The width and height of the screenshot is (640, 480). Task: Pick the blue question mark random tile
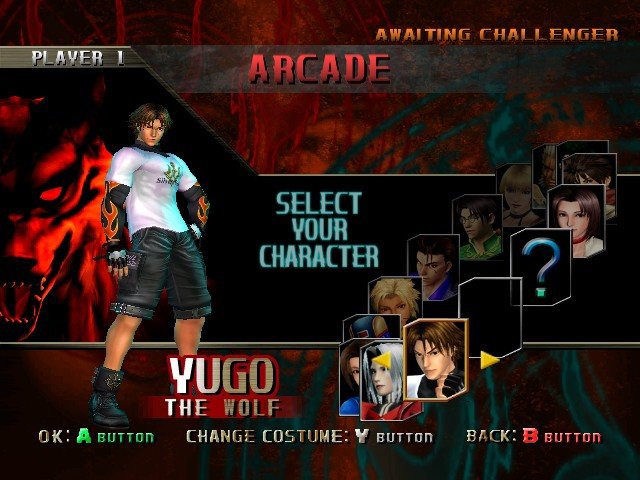541,262
